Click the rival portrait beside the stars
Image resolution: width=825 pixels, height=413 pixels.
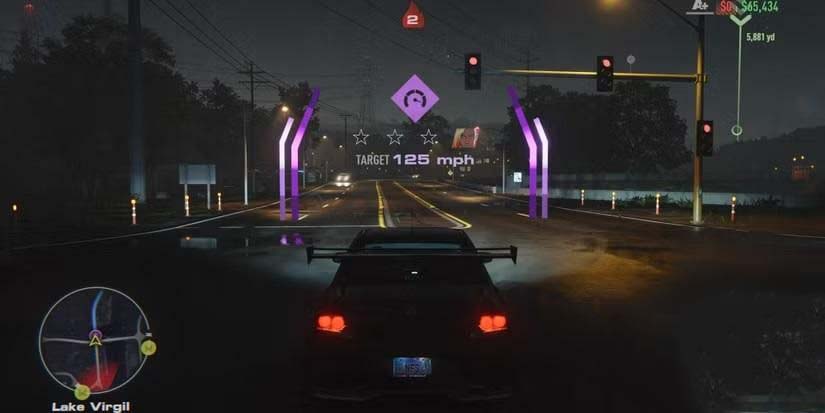coord(465,137)
